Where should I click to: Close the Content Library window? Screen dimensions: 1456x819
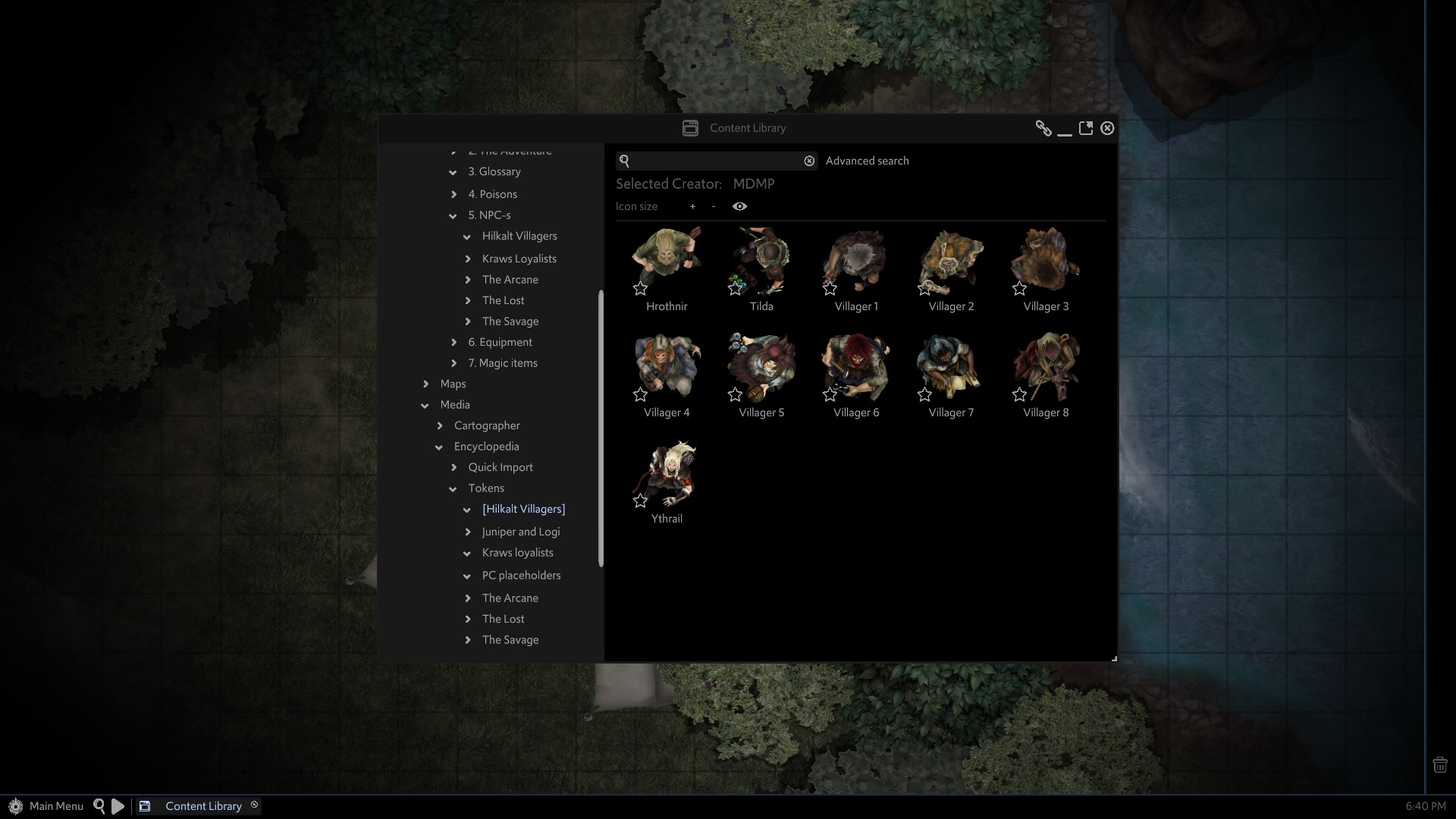click(x=1107, y=128)
